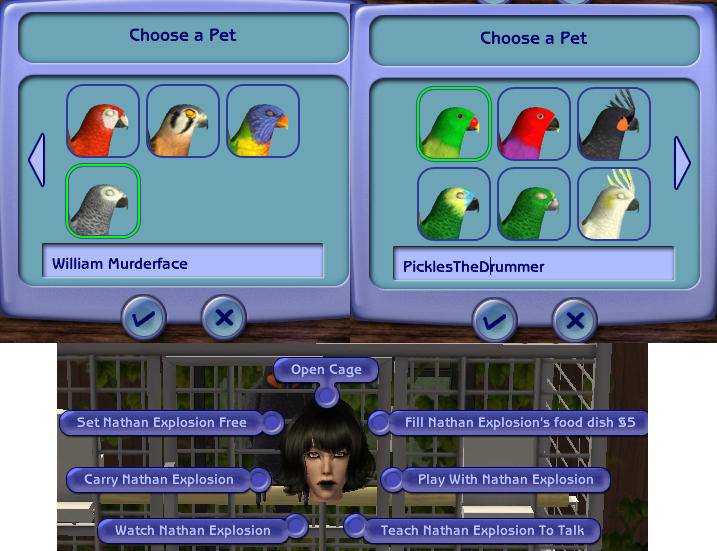
Task: Cancel the PicklesTheDrummer pet dialog
Action: 575,320
